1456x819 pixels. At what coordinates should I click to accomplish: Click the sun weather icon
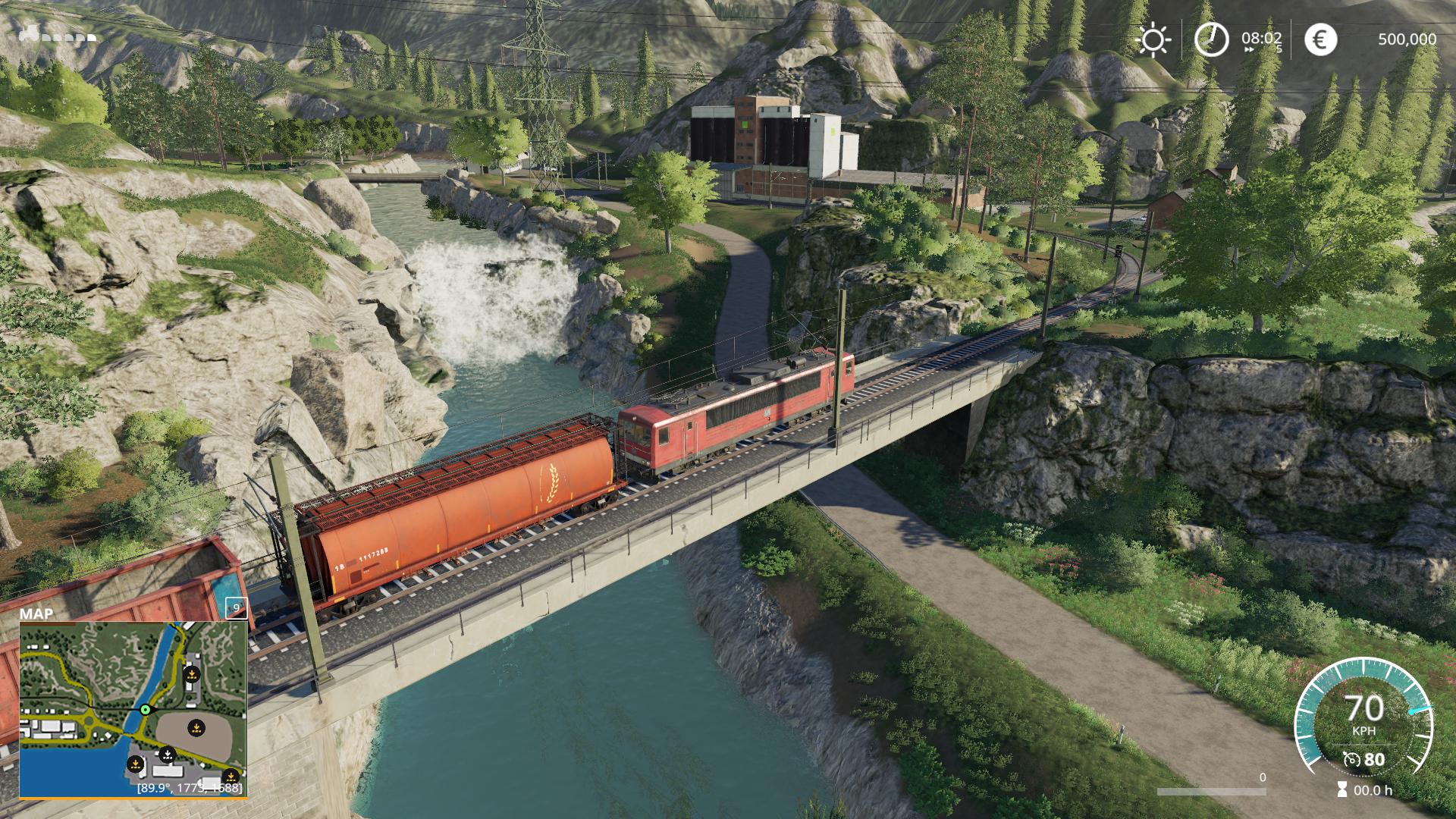(x=1153, y=39)
